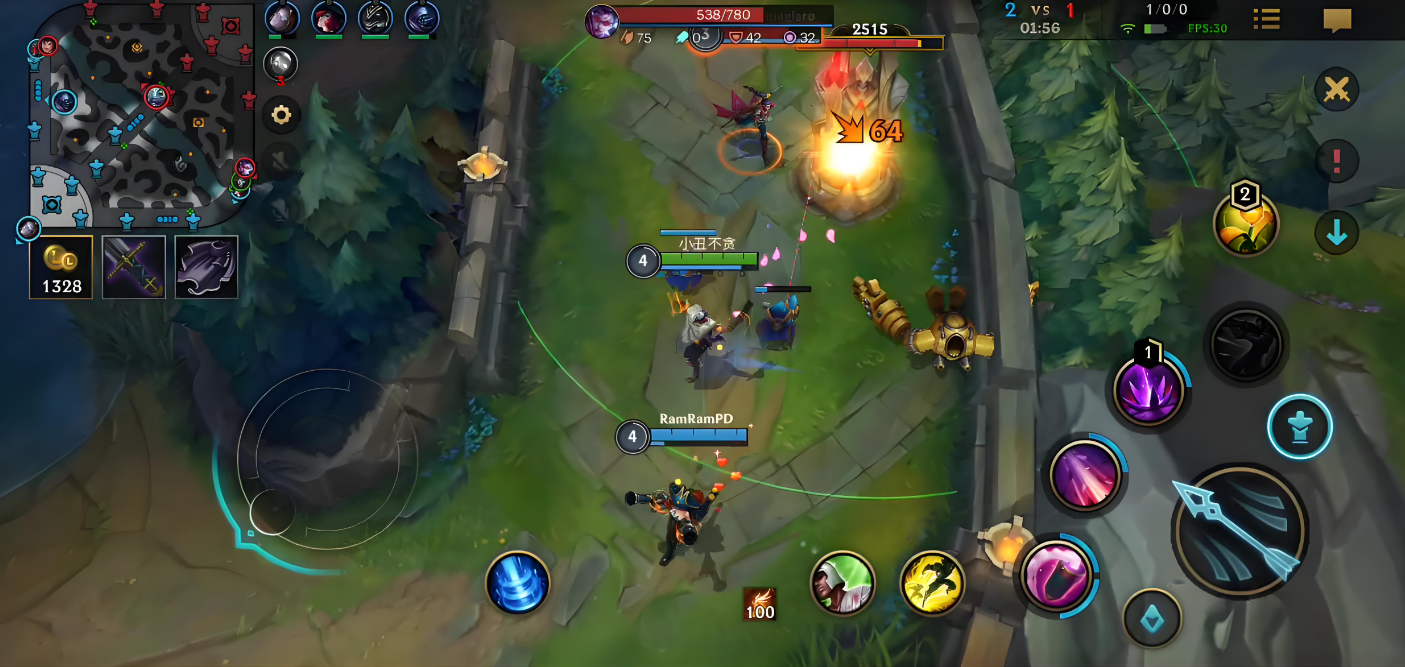Select the red-haired ally portrait
This screenshot has width=1405, height=667.
(x=329, y=18)
